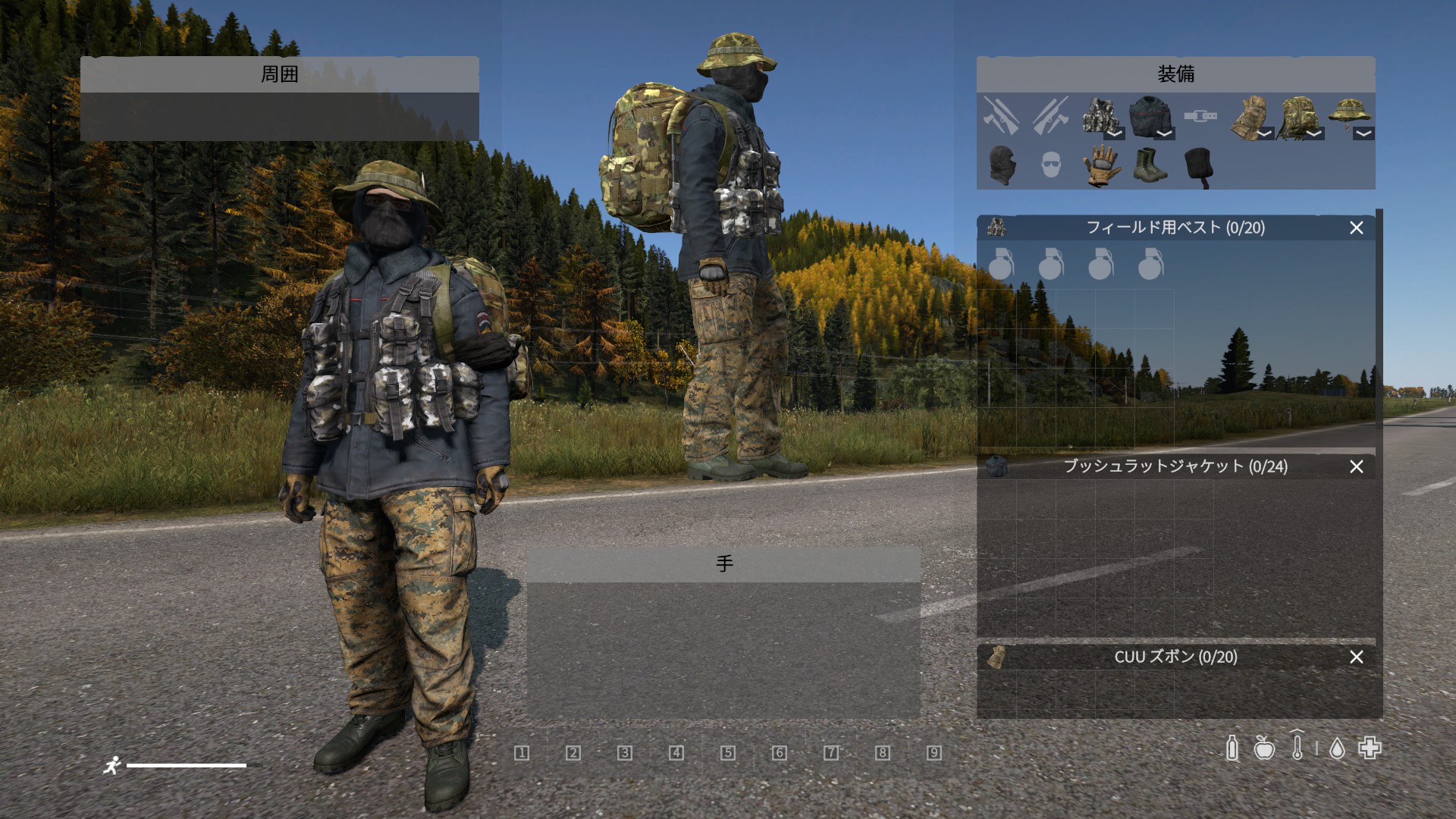The image size is (1456, 819).
Task: Select the black balaclava mask slot
Action: click(x=1001, y=165)
